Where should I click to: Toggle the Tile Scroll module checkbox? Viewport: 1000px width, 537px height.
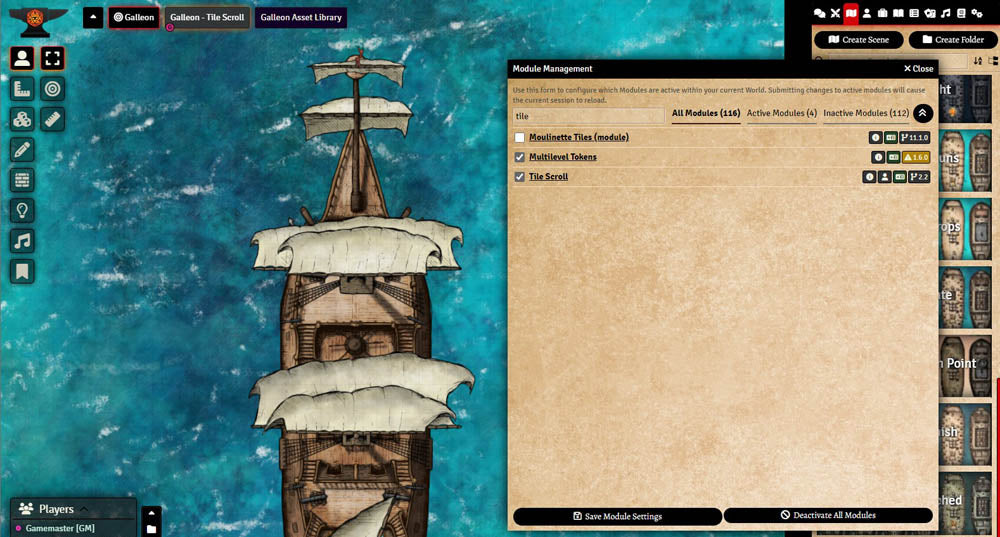(x=520, y=177)
